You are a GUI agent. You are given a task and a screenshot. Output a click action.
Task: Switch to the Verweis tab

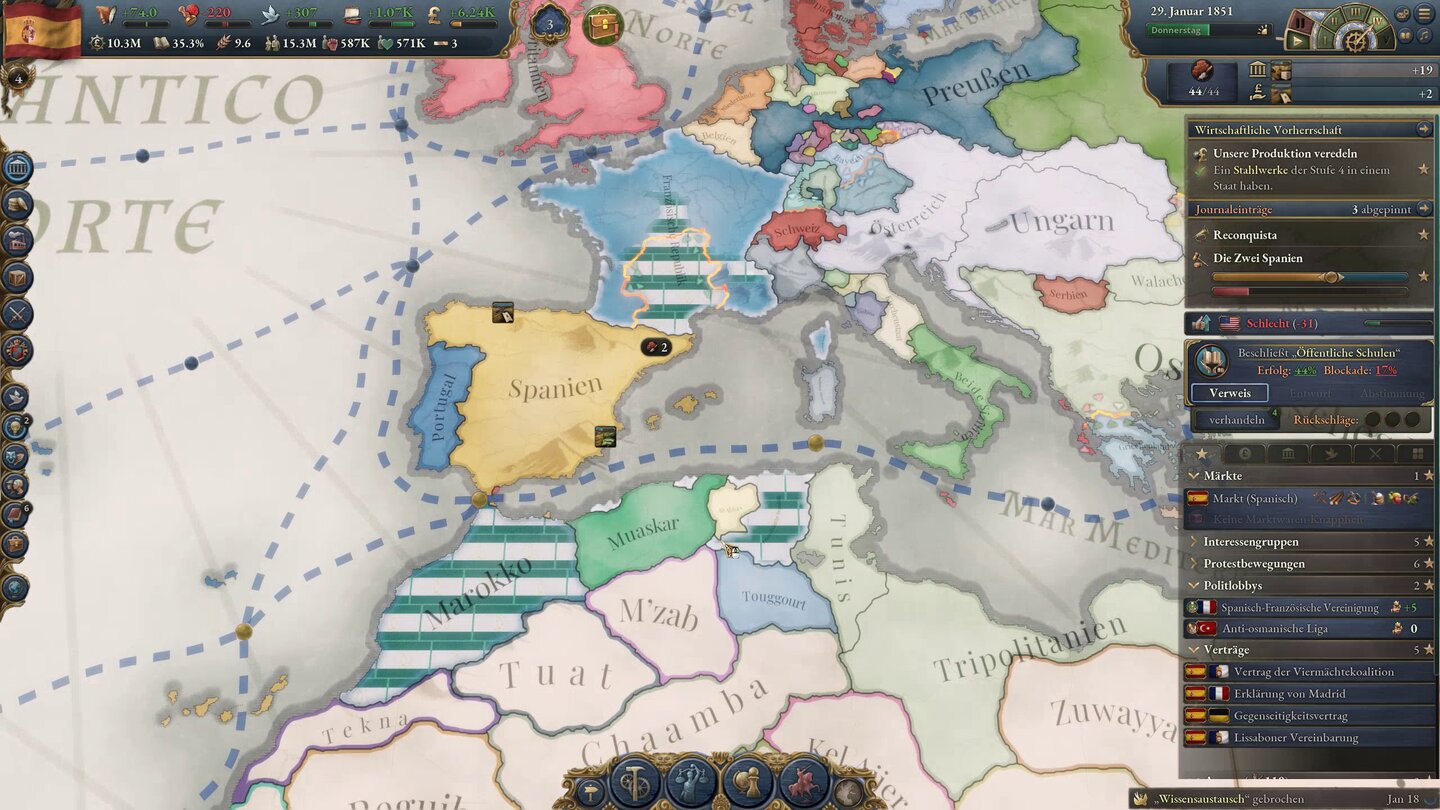tap(1229, 393)
